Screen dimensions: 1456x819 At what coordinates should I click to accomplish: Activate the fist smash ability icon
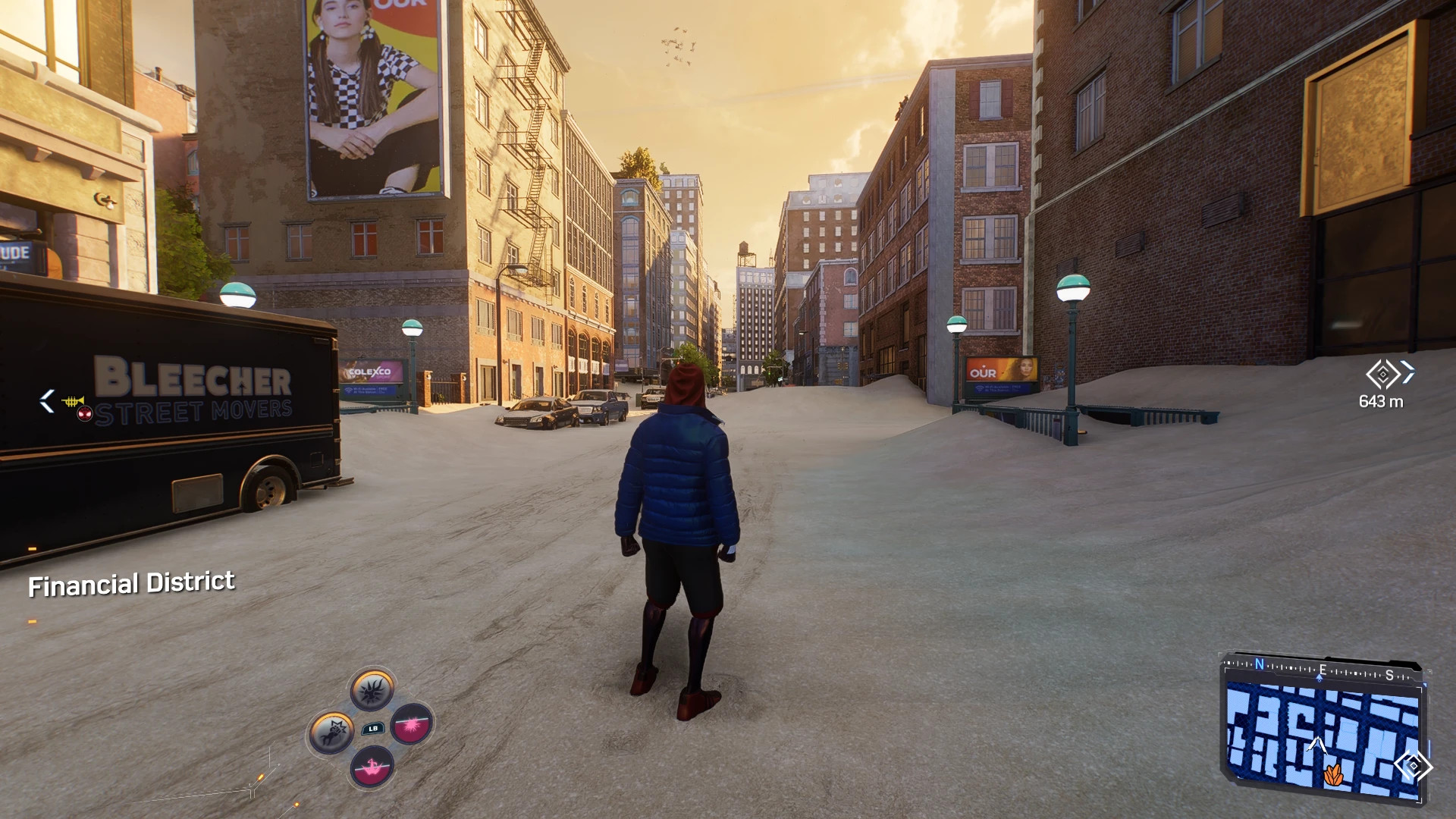[331, 731]
